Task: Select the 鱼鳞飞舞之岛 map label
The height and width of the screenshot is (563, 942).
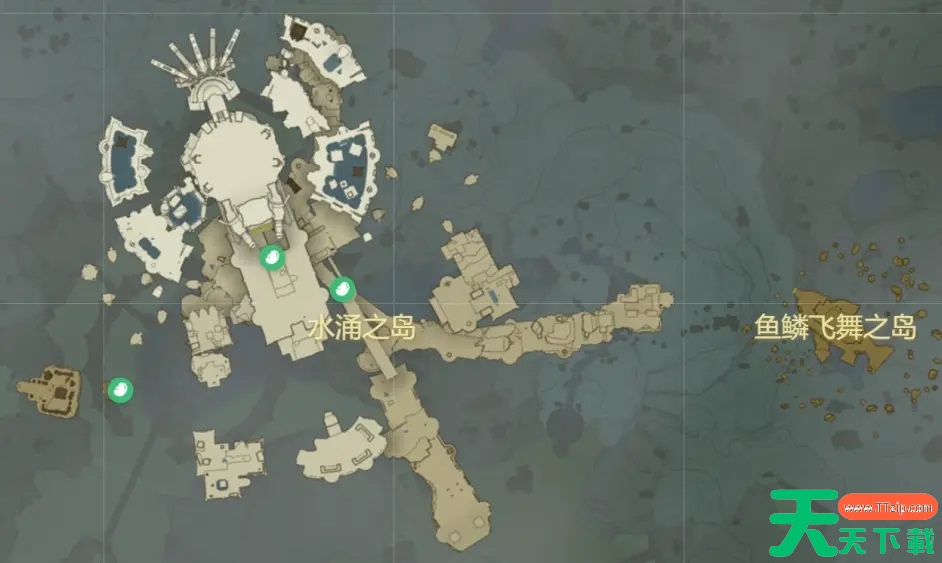Action: click(x=835, y=328)
